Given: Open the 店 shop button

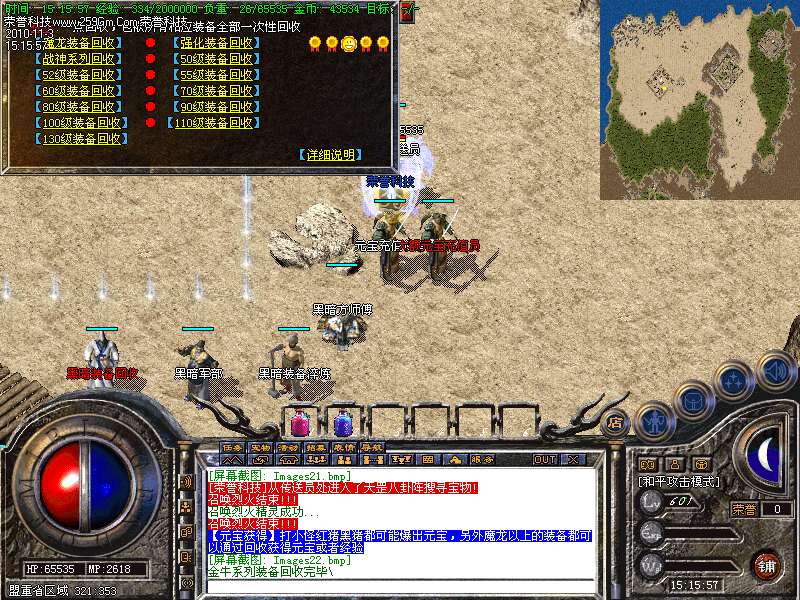Looking at the screenshot, I should (x=615, y=421).
